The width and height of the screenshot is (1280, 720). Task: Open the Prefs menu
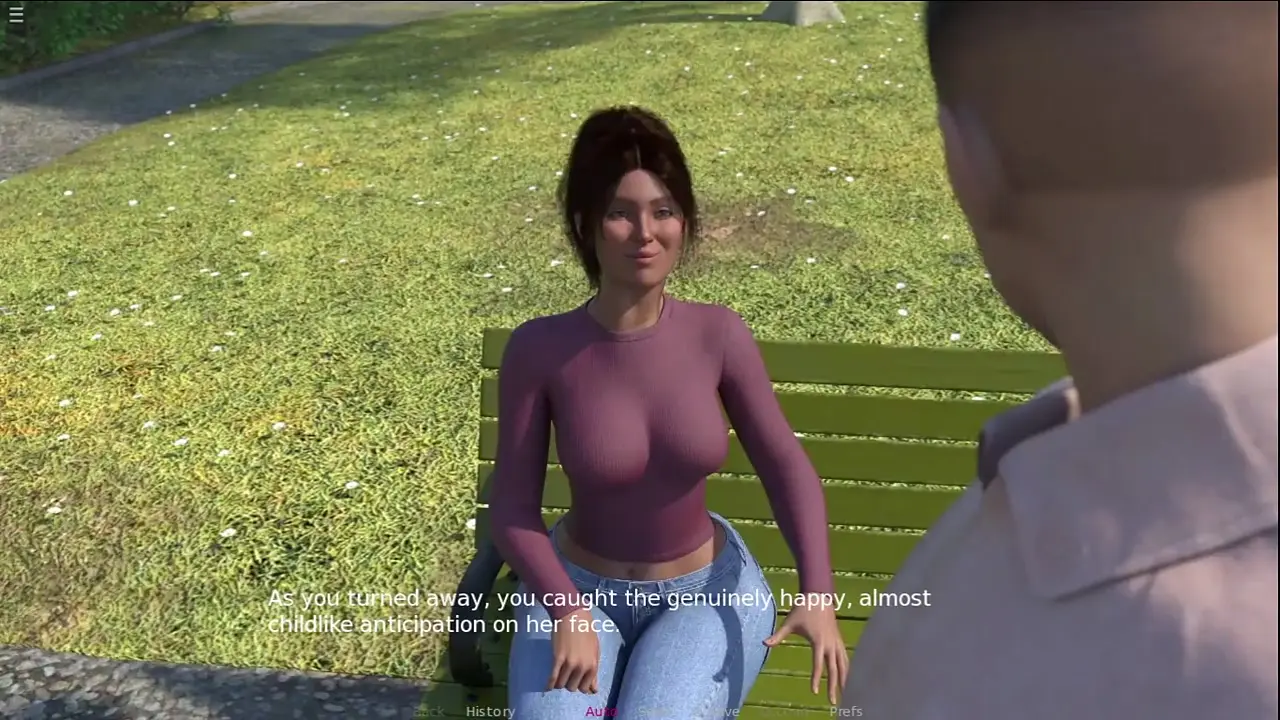click(x=846, y=711)
